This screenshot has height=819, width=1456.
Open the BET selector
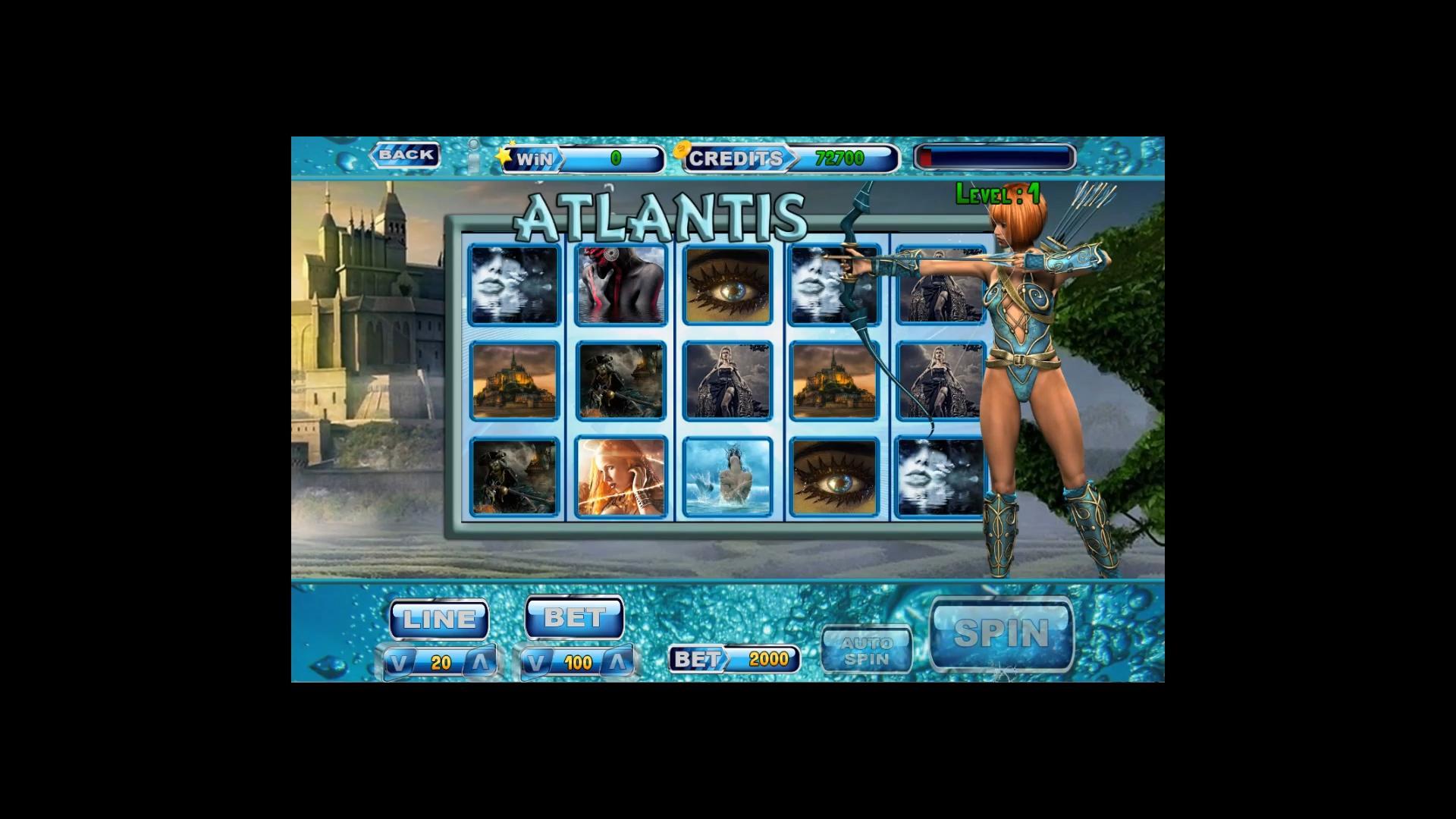pos(574,616)
